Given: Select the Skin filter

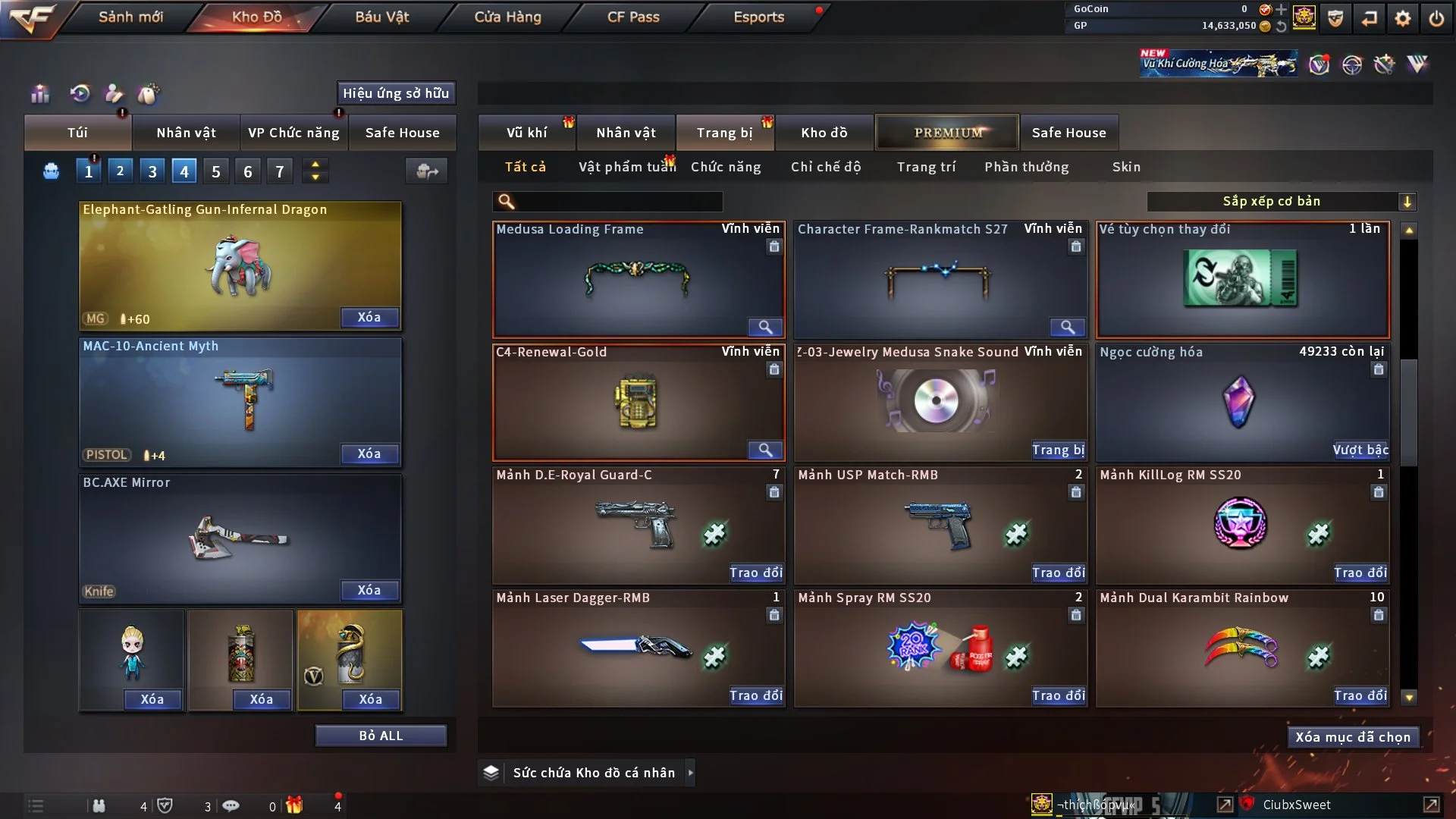Looking at the screenshot, I should (x=1126, y=167).
